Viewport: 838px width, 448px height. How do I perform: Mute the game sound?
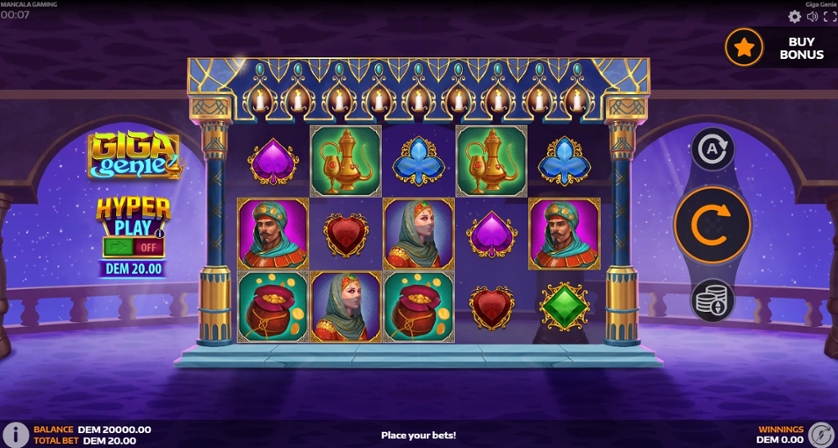[x=812, y=16]
